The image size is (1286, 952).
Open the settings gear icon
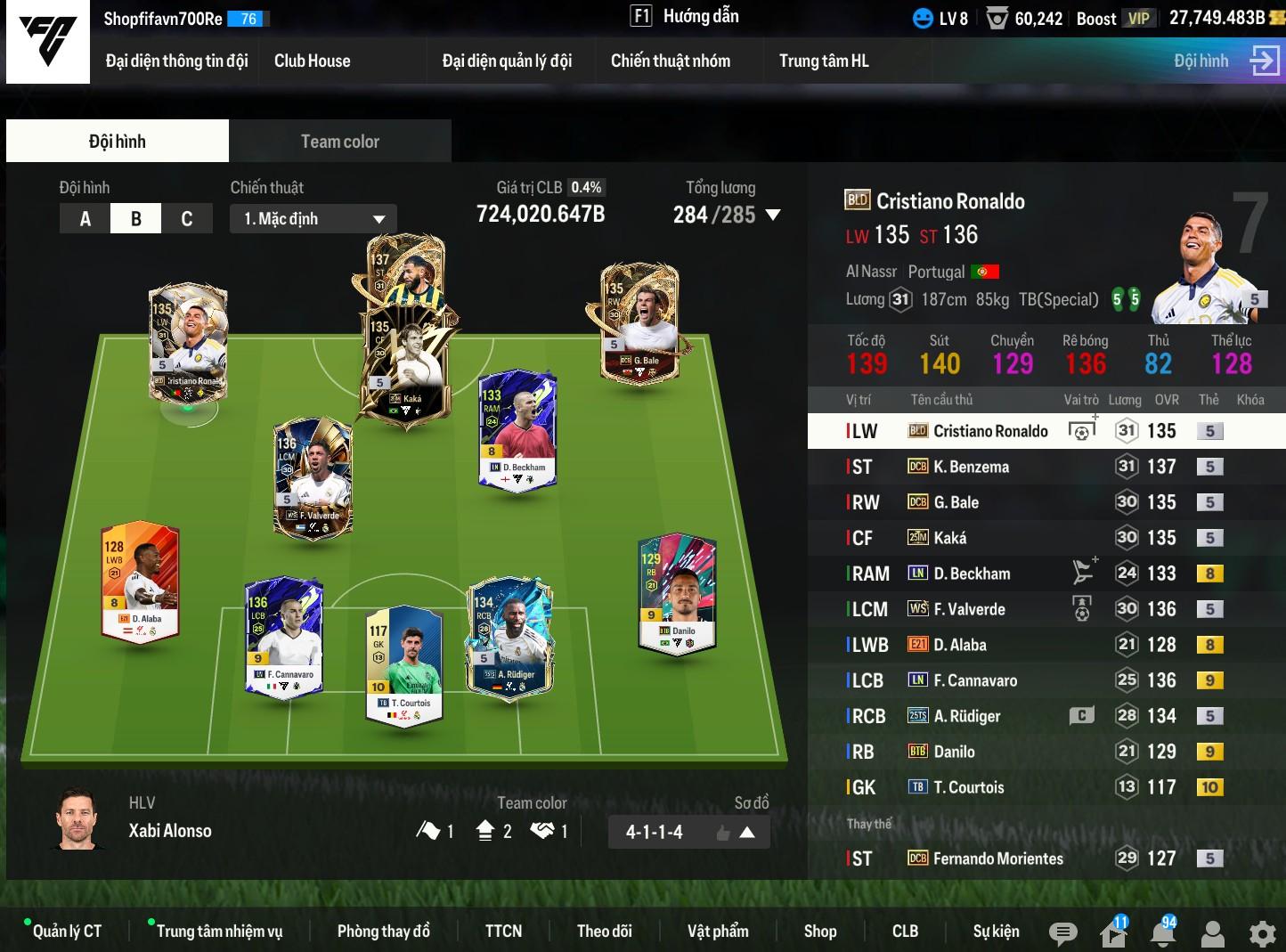[1262, 933]
